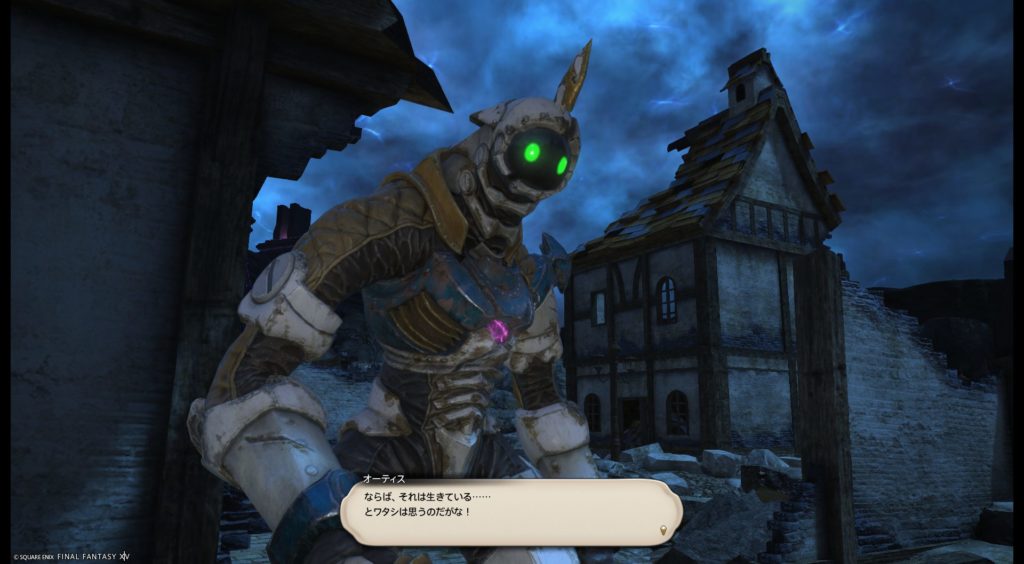The height and width of the screenshot is (564, 1024).
Task: Click the dialogue continue arrow marker
Action: 664,528
